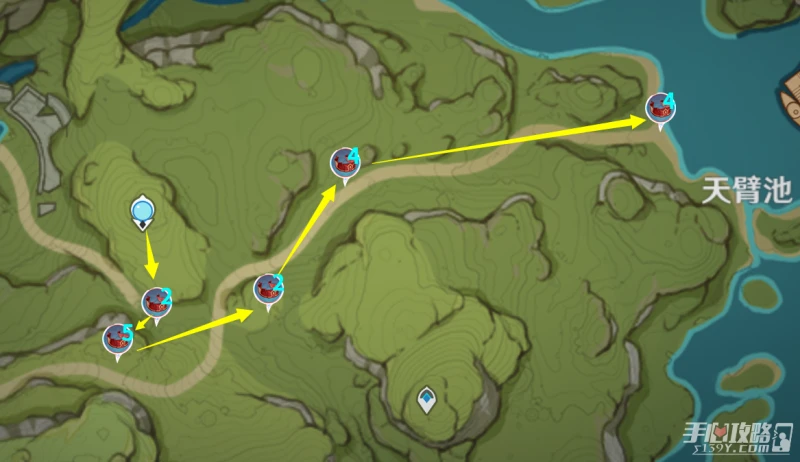Select the enemy marker numbered 4 on the beach
The image size is (800, 462).
coord(660,108)
